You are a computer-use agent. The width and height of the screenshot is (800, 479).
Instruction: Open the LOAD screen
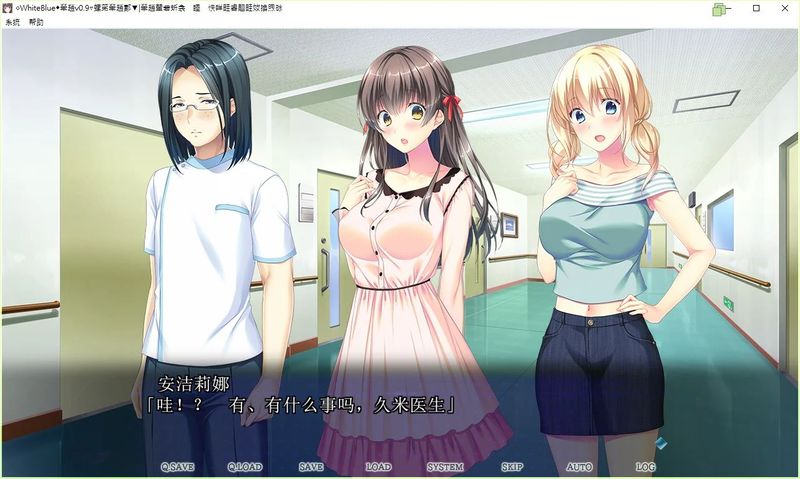[378, 467]
